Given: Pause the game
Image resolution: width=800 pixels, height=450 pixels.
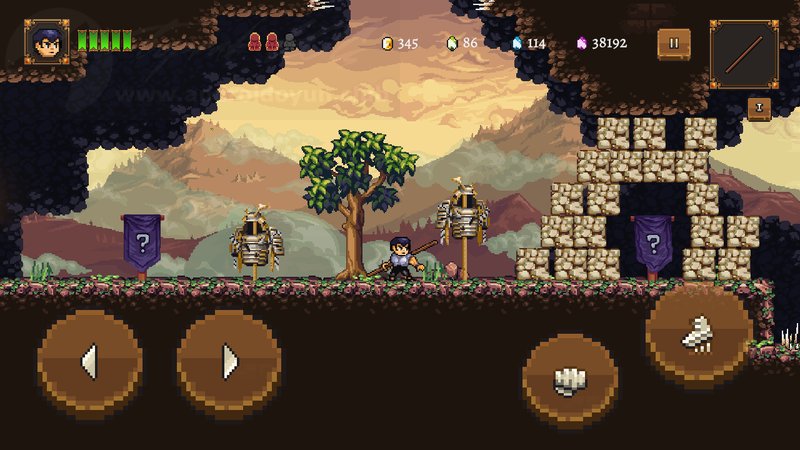Looking at the screenshot, I should pyautogui.click(x=673, y=43).
